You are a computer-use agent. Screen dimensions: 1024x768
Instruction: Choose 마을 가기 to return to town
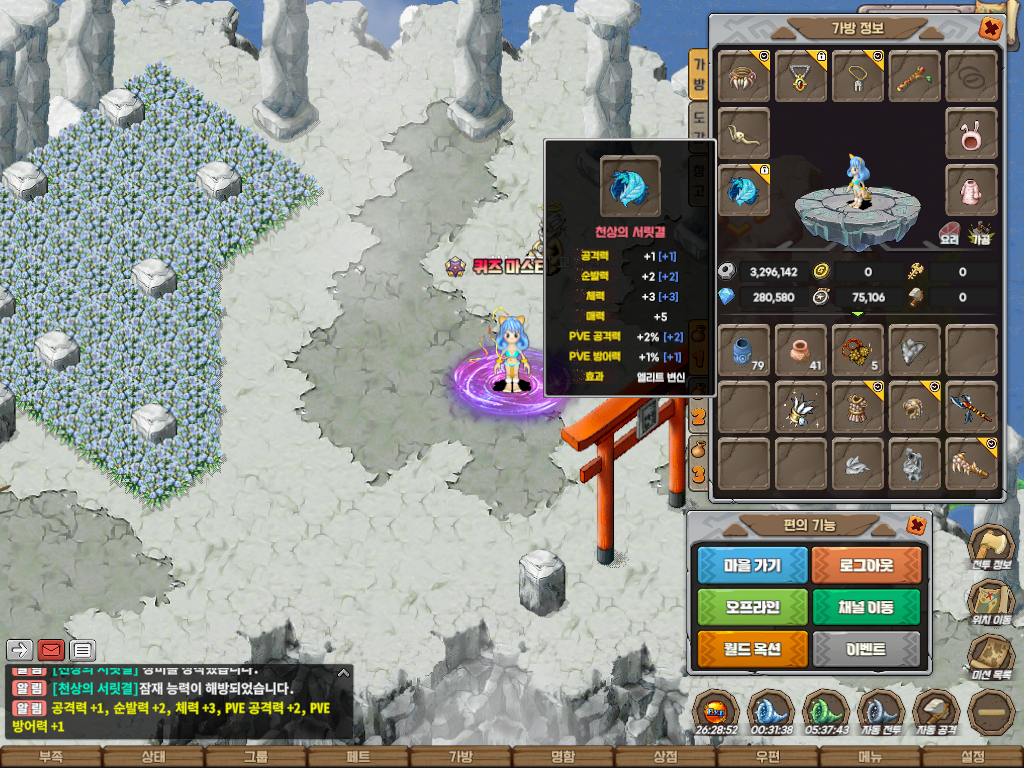[x=752, y=565]
